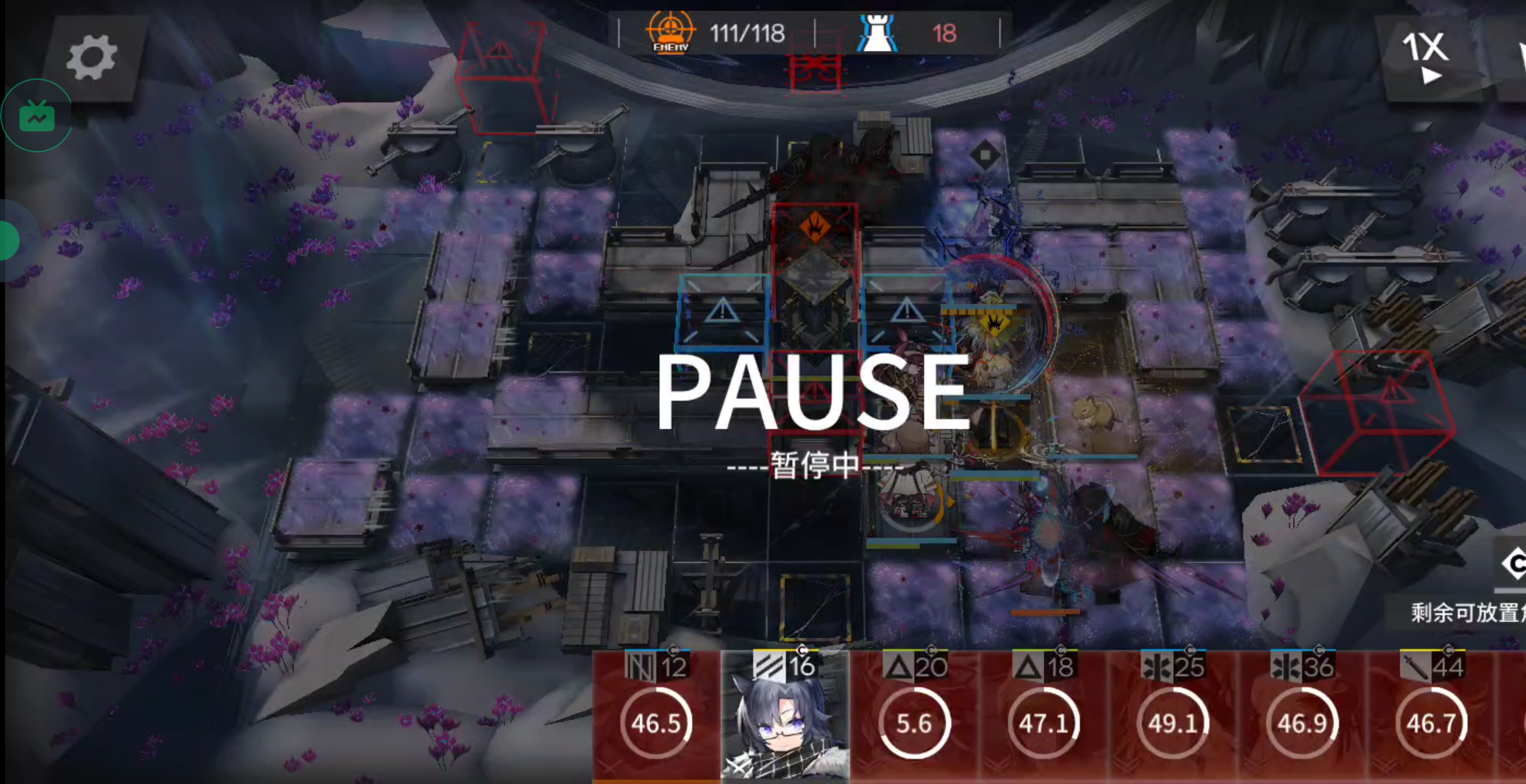Screen dimensions: 1526x784
Task: Select the cost 25 operator card
Action: coord(1172,716)
